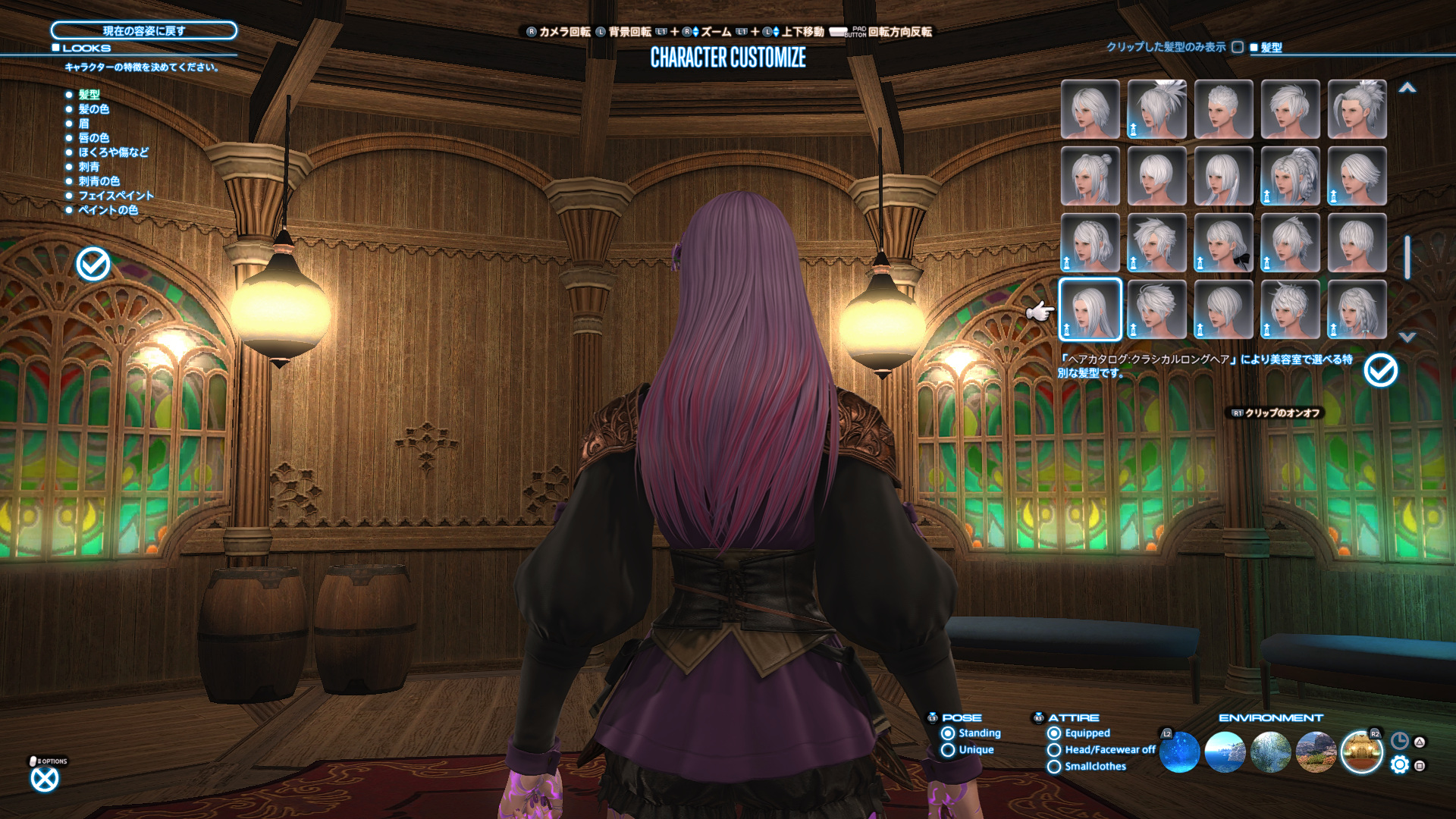Select the Unique pose option

tap(948, 750)
